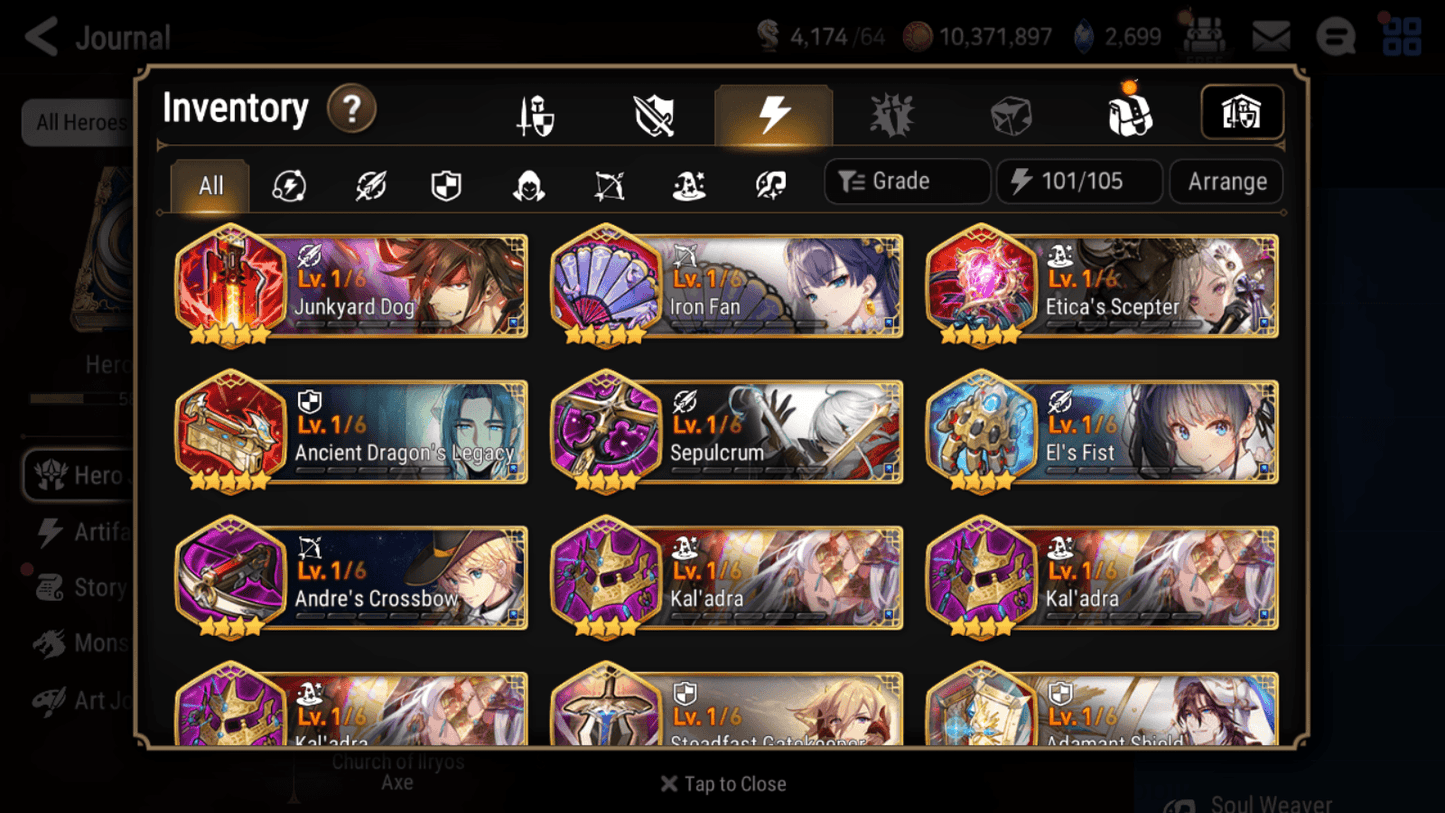Open the chat bubble icon
Screen dimensions: 1445x813
pyautogui.click(x=1335, y=36)
